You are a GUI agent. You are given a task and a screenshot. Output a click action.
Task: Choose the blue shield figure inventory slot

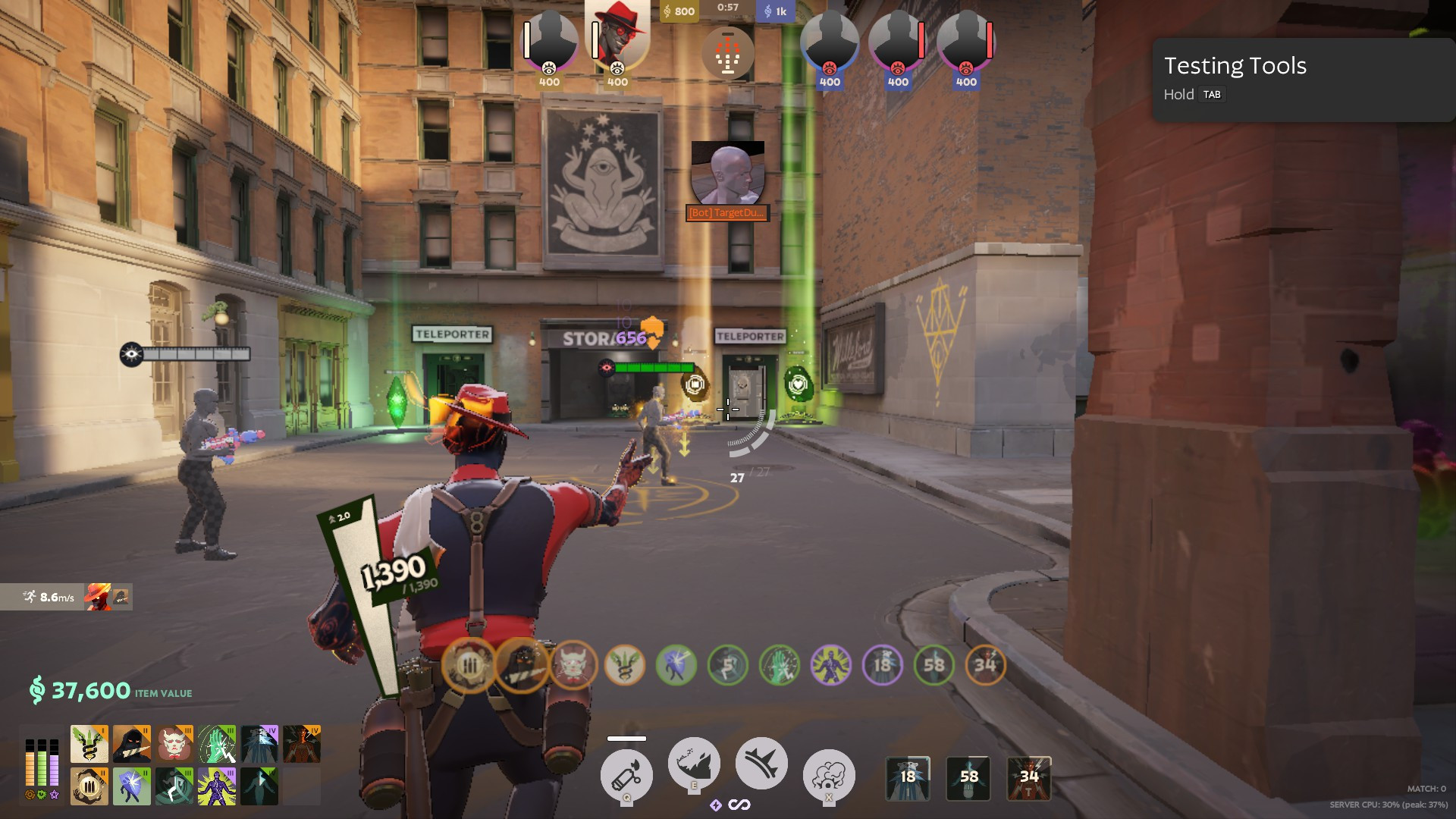tap(132, 786)
